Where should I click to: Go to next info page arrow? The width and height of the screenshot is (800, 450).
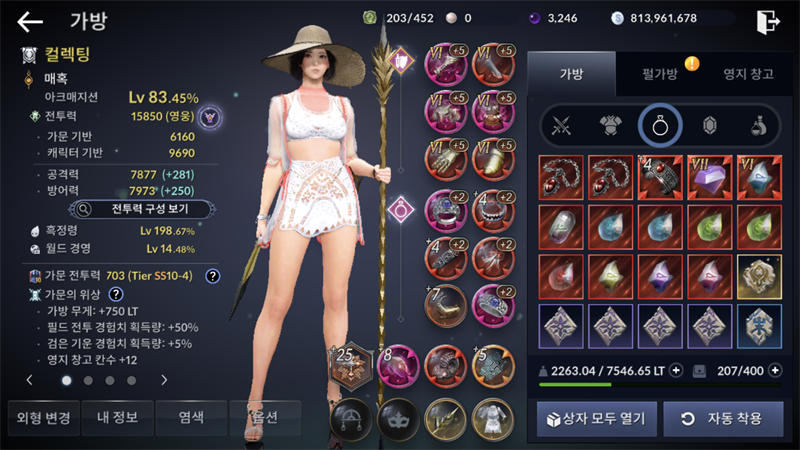(164, 380)
